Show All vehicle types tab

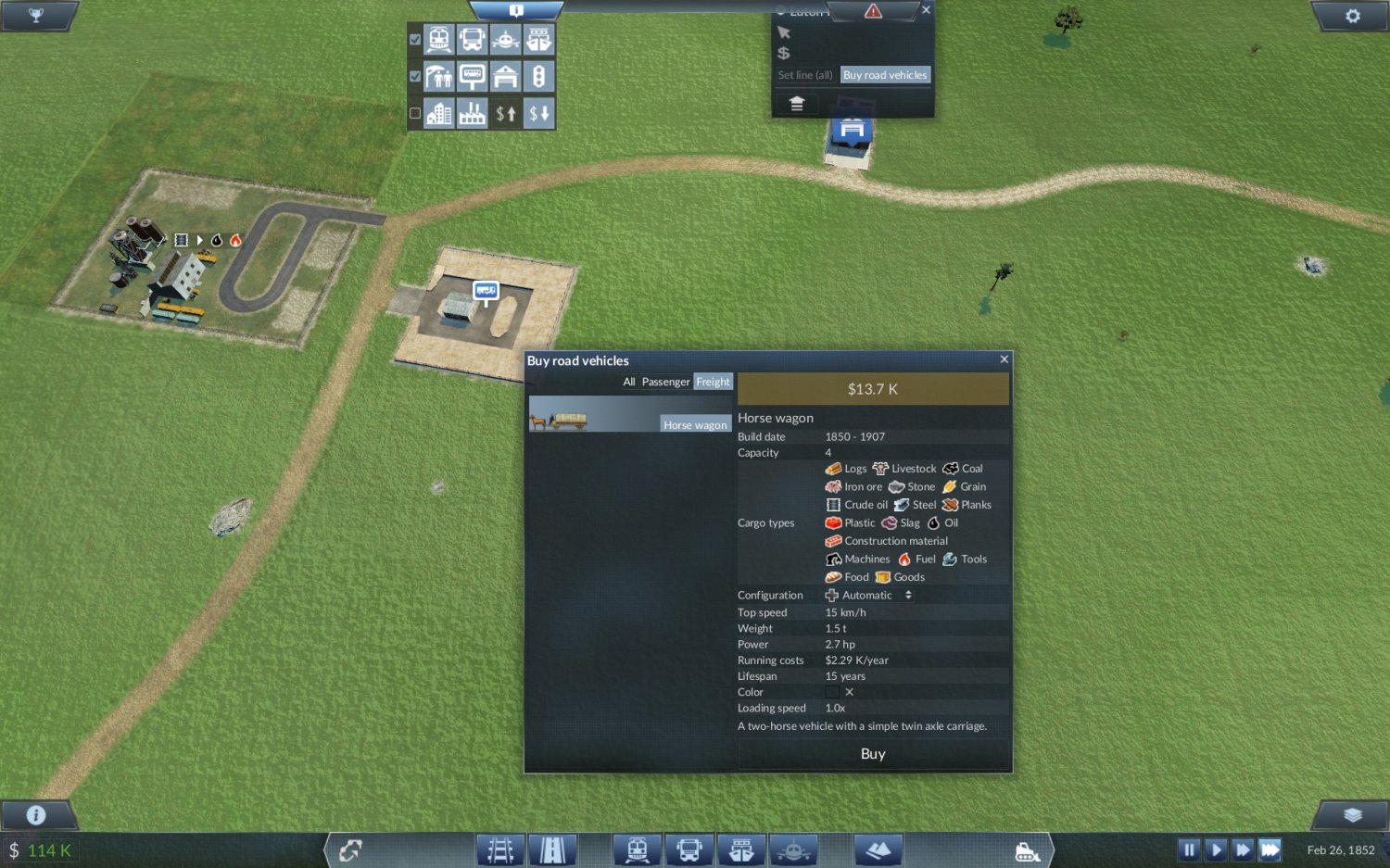coord(629,382)
